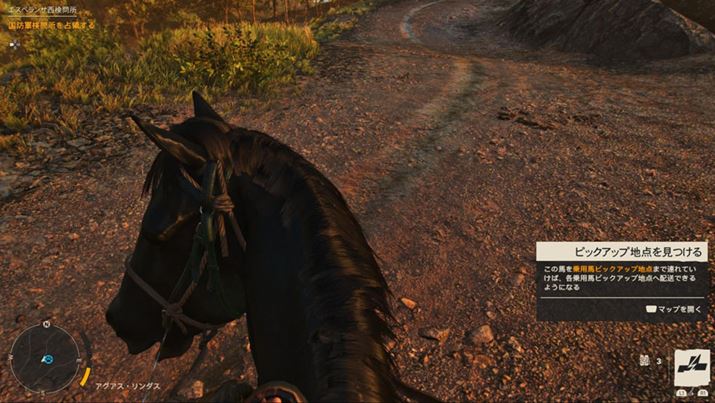Screen dimensions: 715x403
Task: Open the circular minimap
Action: [x=46, y=355]
